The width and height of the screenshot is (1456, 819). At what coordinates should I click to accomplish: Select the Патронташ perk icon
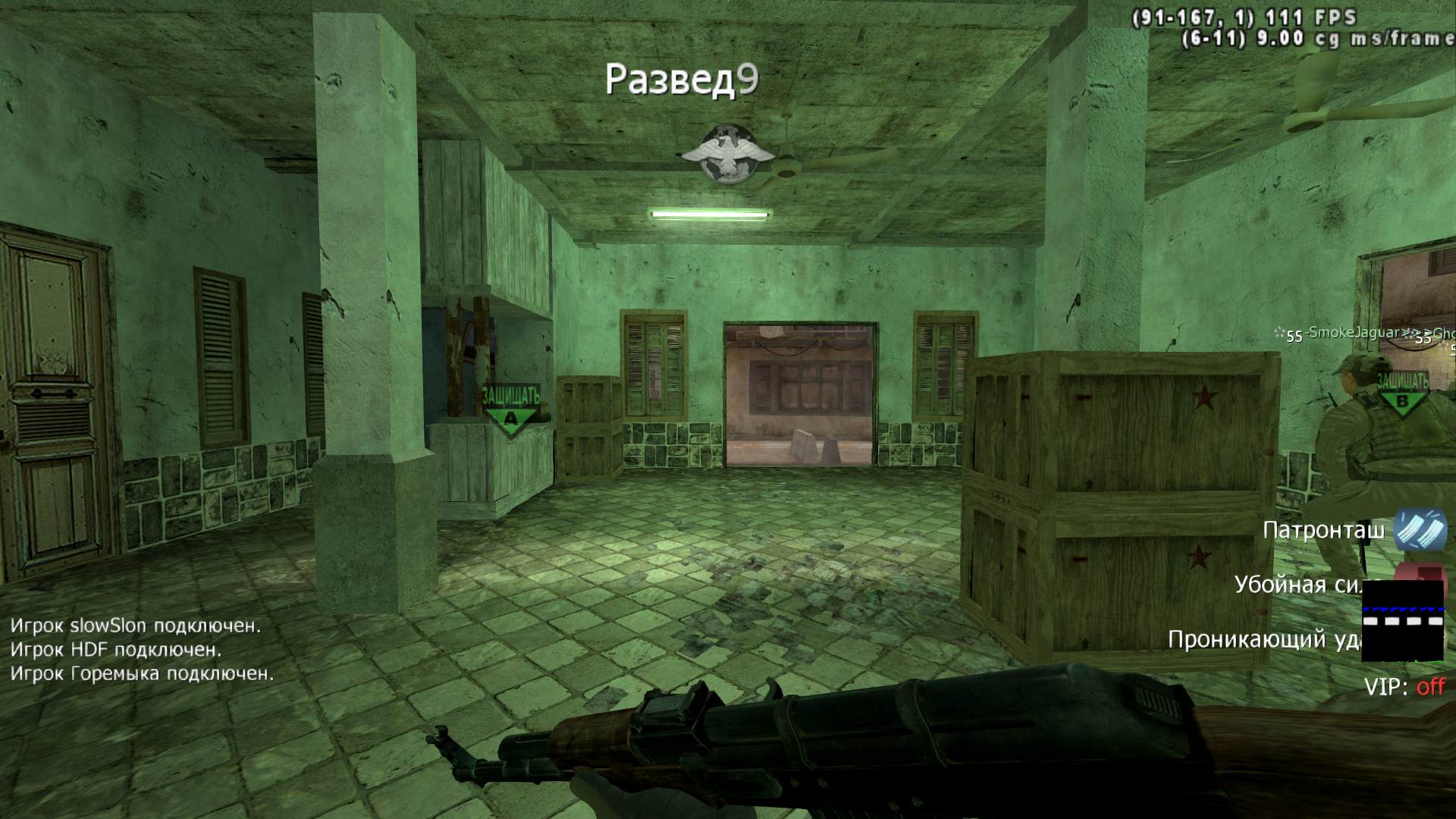(x=1420, y=529)
